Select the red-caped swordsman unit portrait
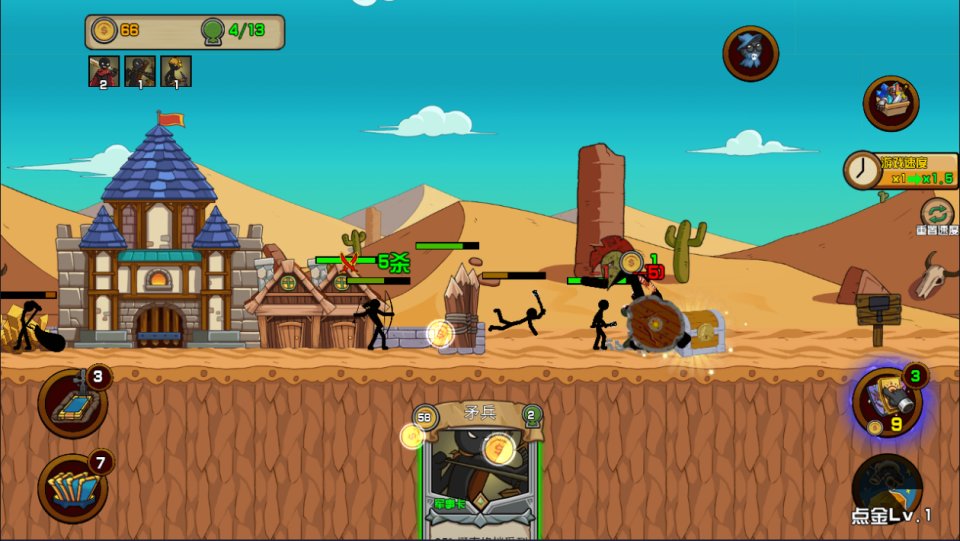Viewport: 960px width, 541px height. pyautogui.click(x=104, y=71)
